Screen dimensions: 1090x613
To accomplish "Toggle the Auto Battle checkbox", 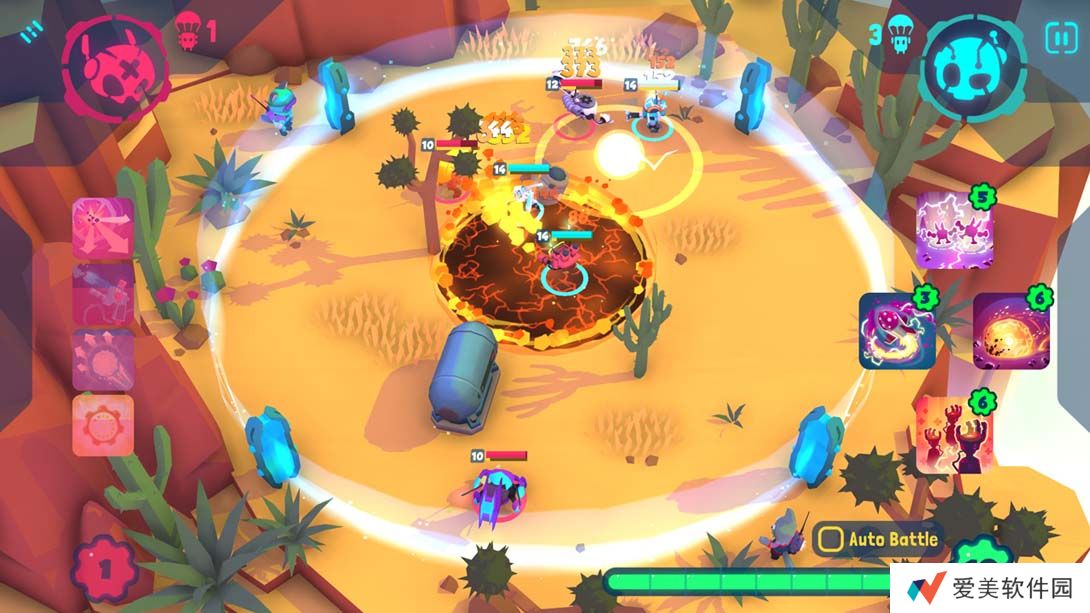I will [x=830, y=540].
